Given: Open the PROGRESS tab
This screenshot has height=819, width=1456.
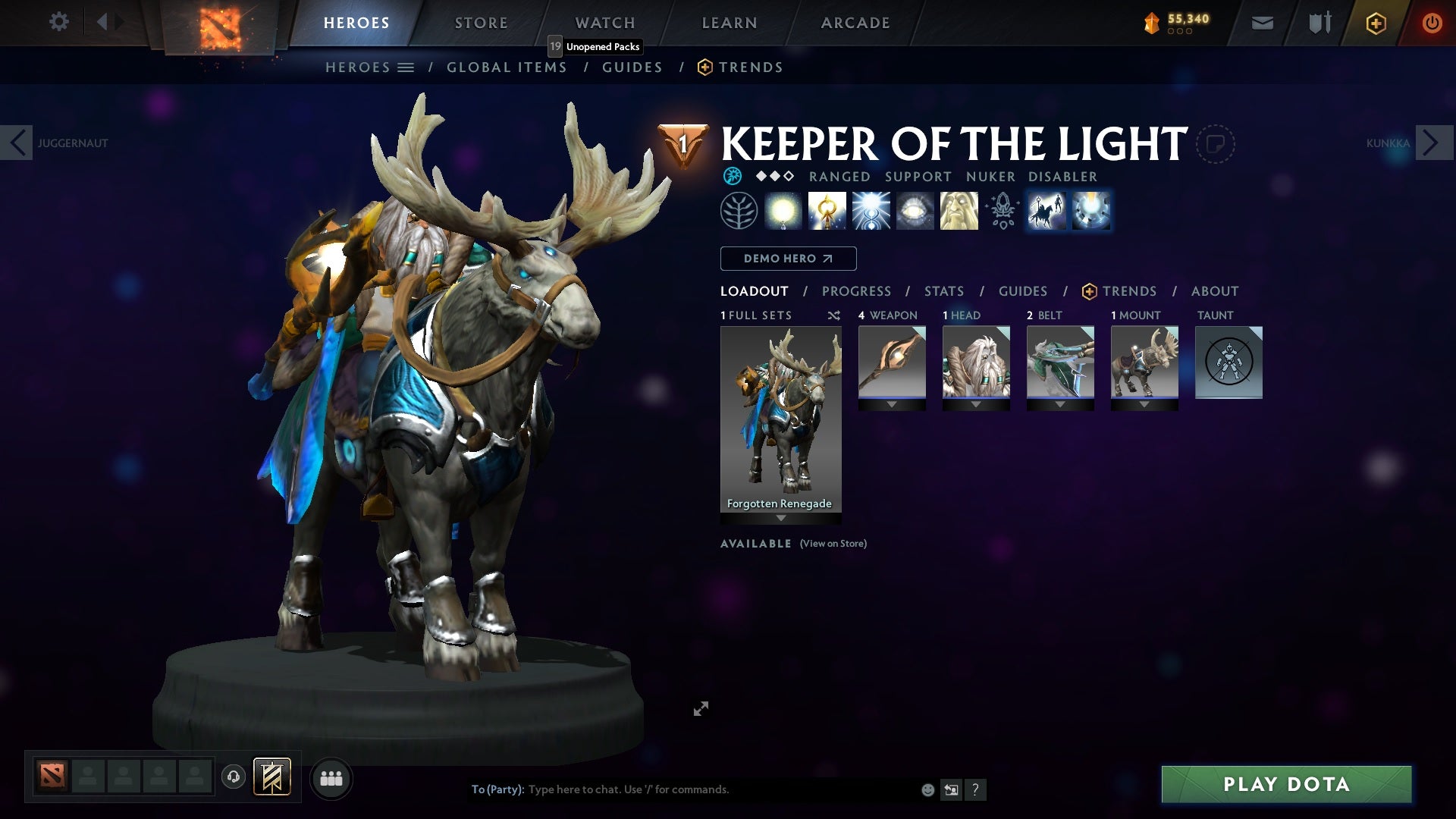Looking at the screenshot, I should 857,291.
